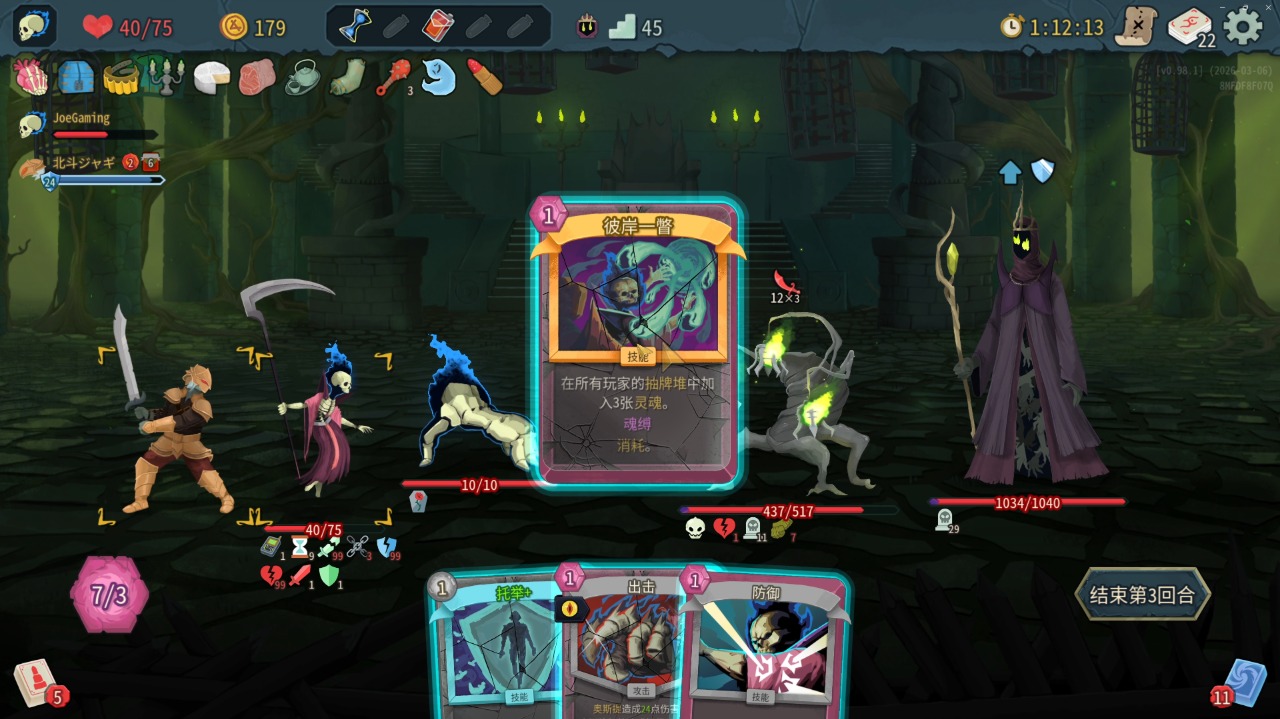This screenshot has height=719, width=1280.
Task: Inspect the blue treasure chest relic
Action: point(76,77)
